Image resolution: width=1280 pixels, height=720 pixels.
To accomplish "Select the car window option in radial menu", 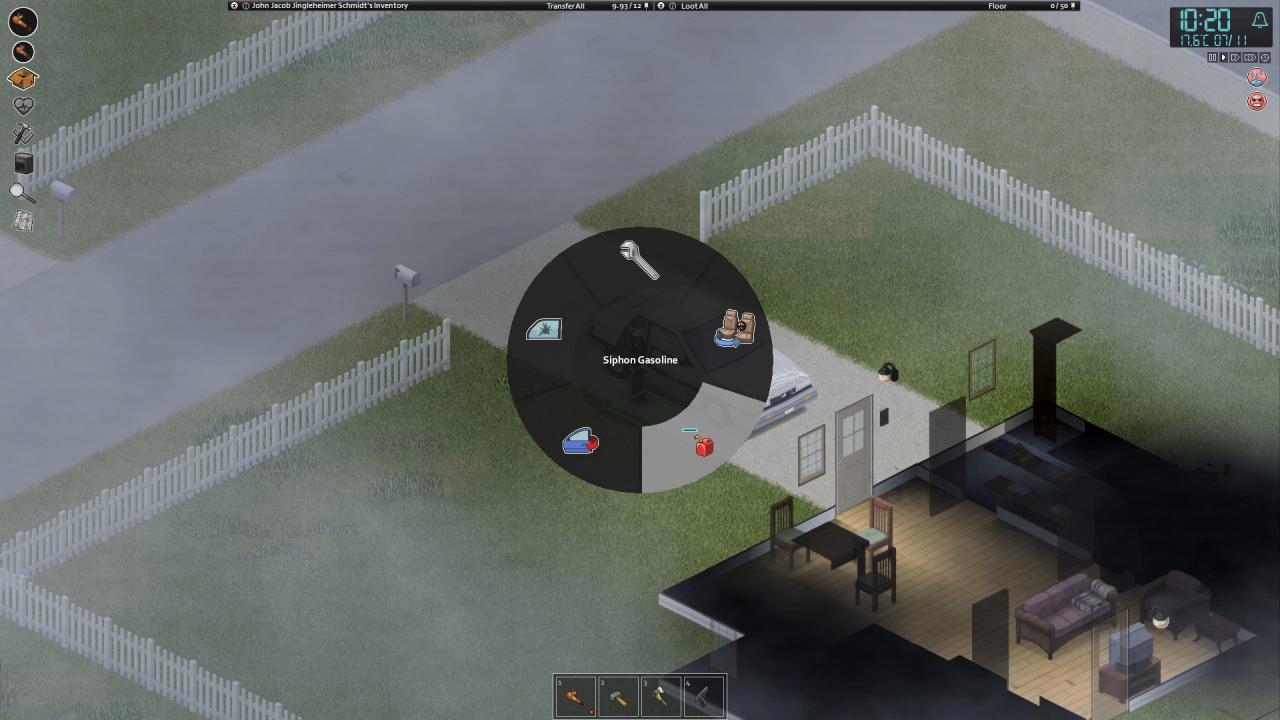I will [544, 329].
